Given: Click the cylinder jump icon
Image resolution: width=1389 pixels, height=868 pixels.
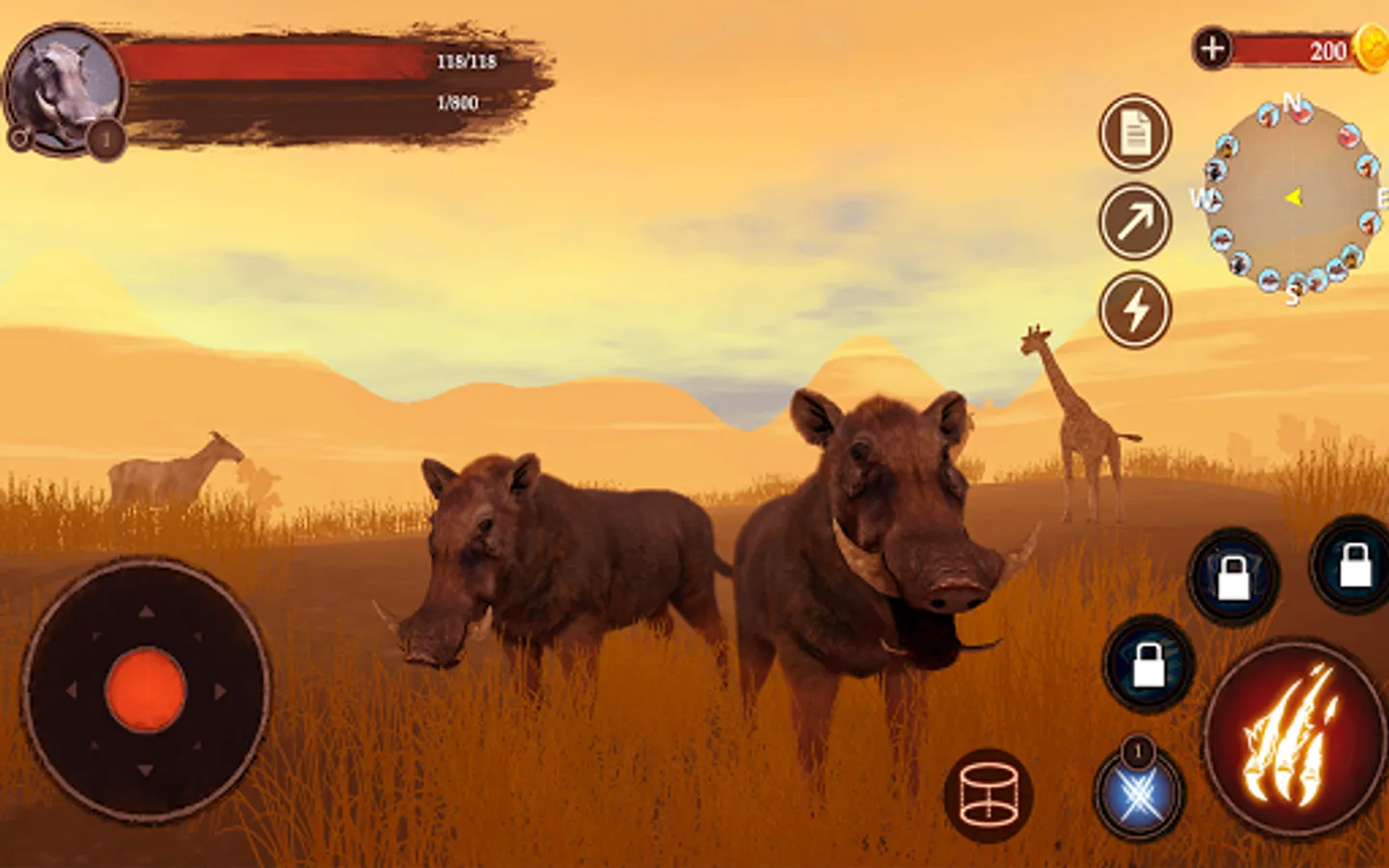Looking at the screenshot, I should (x=989, y=796).
